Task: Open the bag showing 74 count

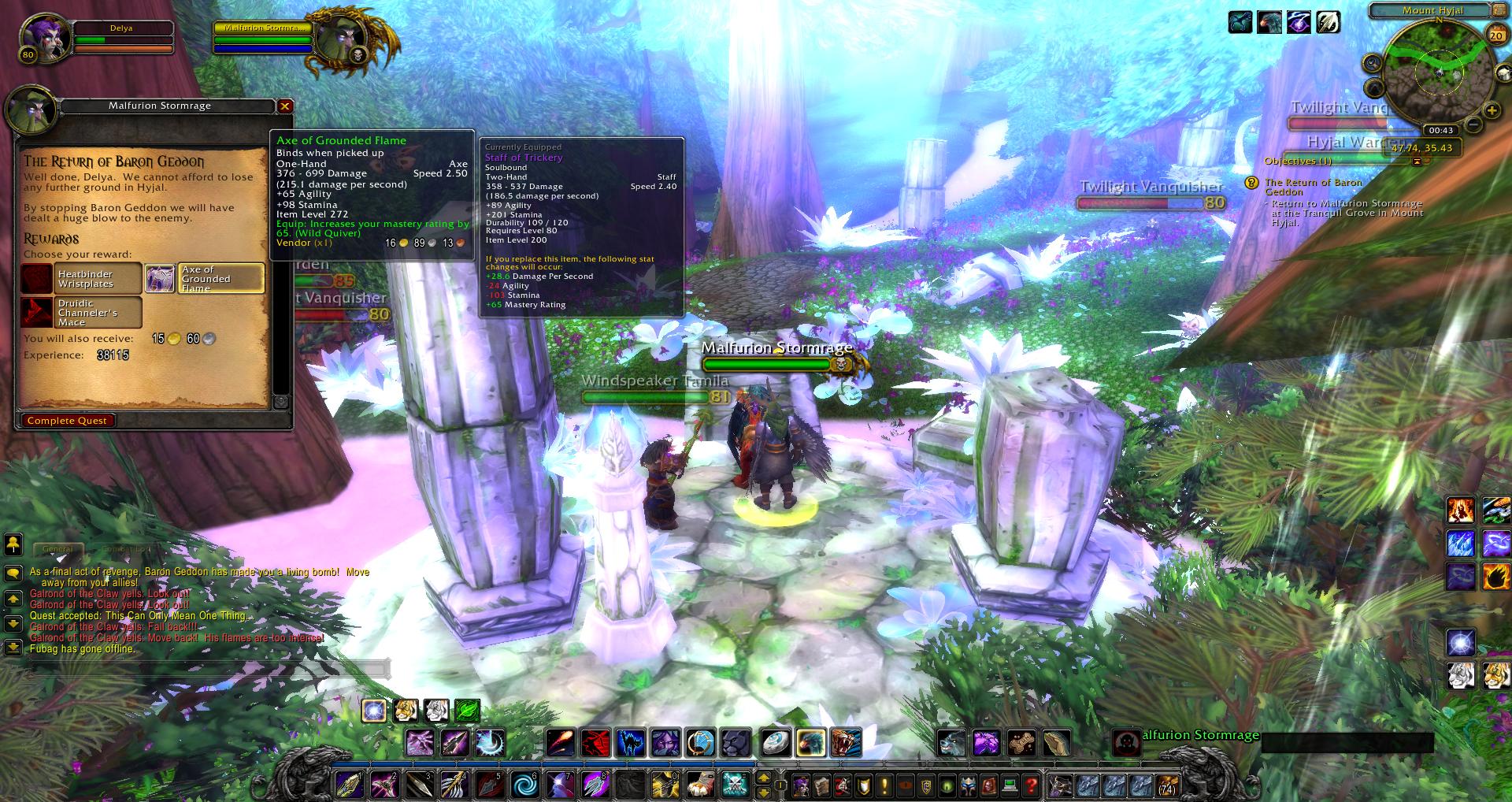Action: click(1166, 785)
